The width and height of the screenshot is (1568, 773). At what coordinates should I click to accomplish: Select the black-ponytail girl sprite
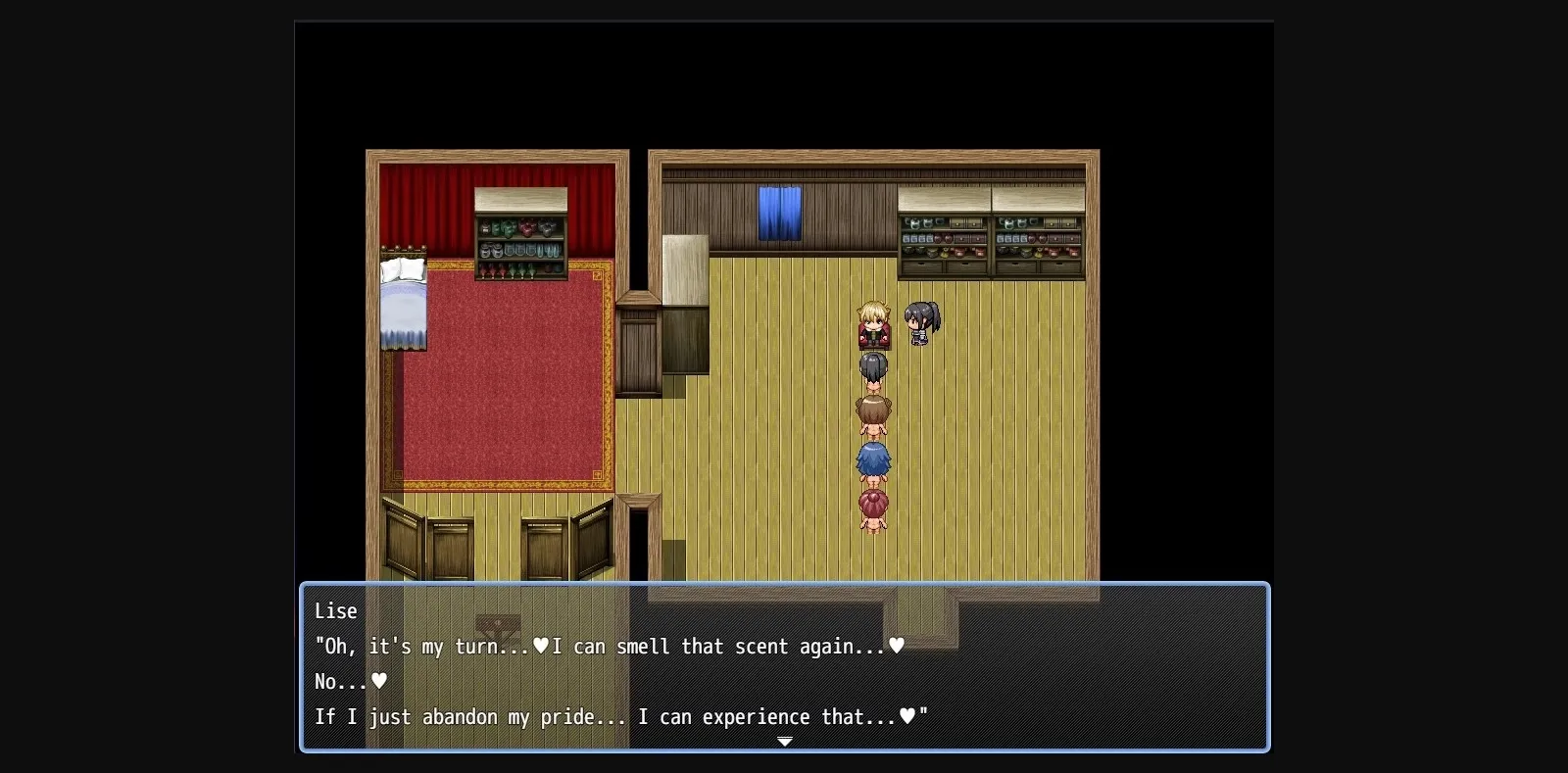point(920,323)
